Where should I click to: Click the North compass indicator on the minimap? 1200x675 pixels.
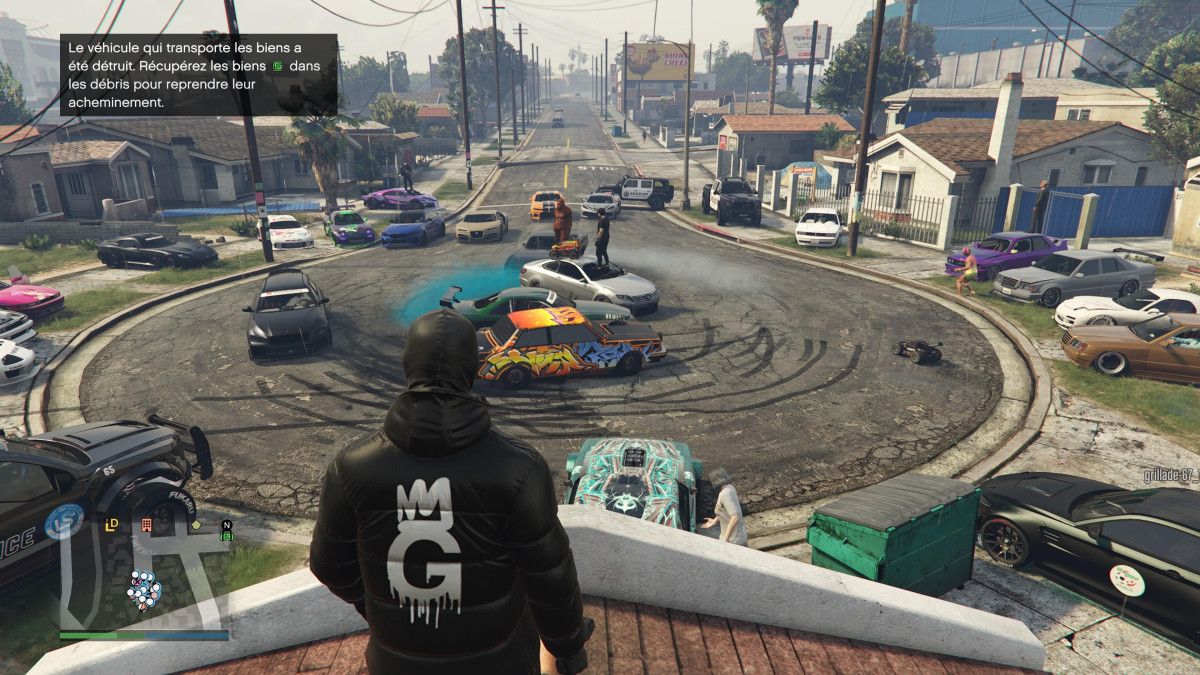tap(227, 524)
